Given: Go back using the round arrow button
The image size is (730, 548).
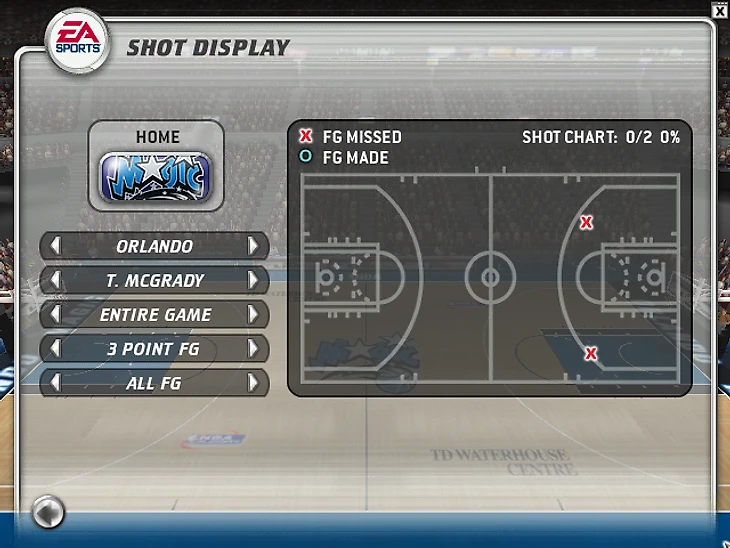Looking at the screenshot, I should point(47,513).
